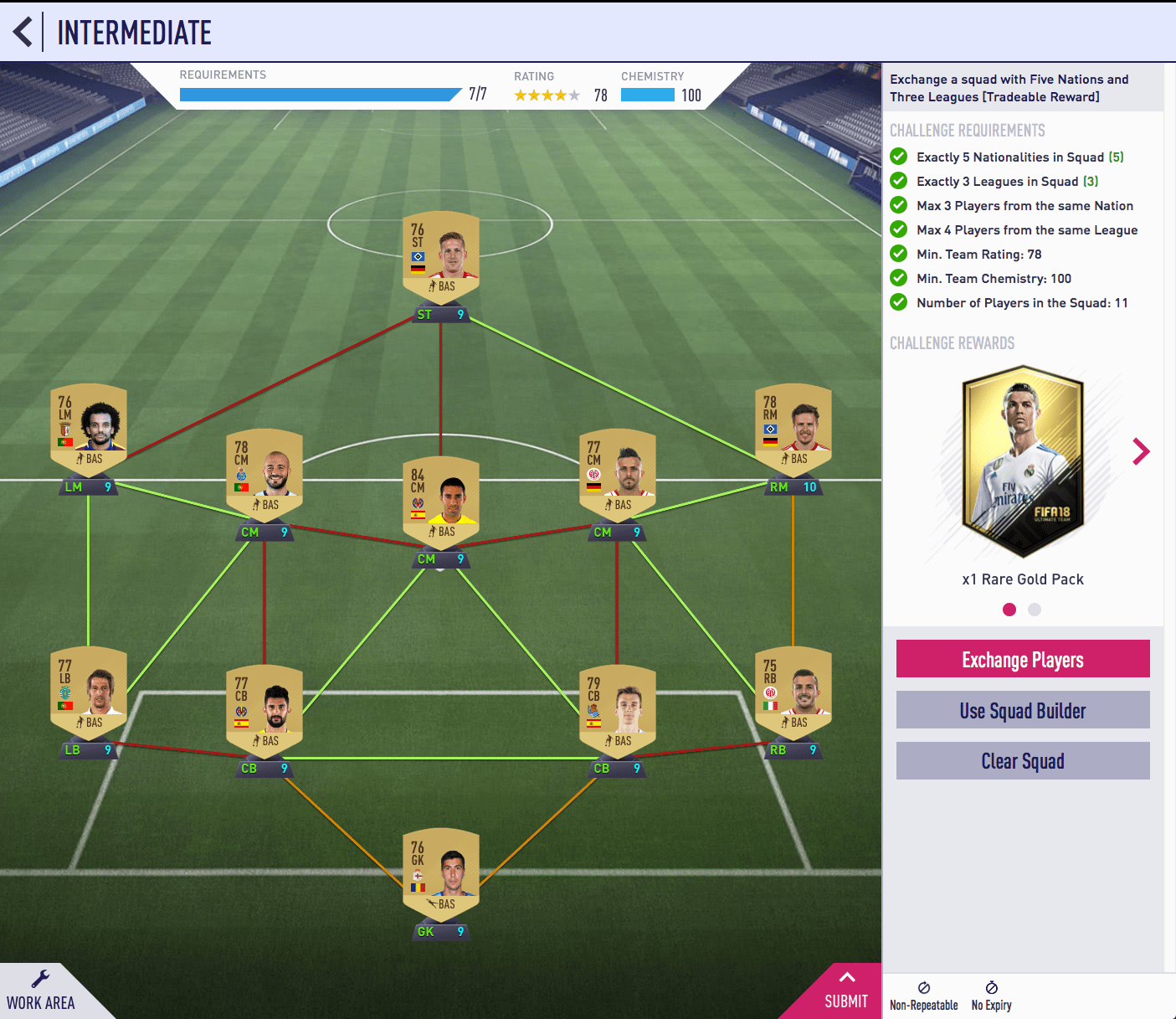The width and height of the screenshot is (1176, 1019).
Task: Expand rewards with the right chevron arrow
Action: pyautogui.click(x=1142, y=452)
